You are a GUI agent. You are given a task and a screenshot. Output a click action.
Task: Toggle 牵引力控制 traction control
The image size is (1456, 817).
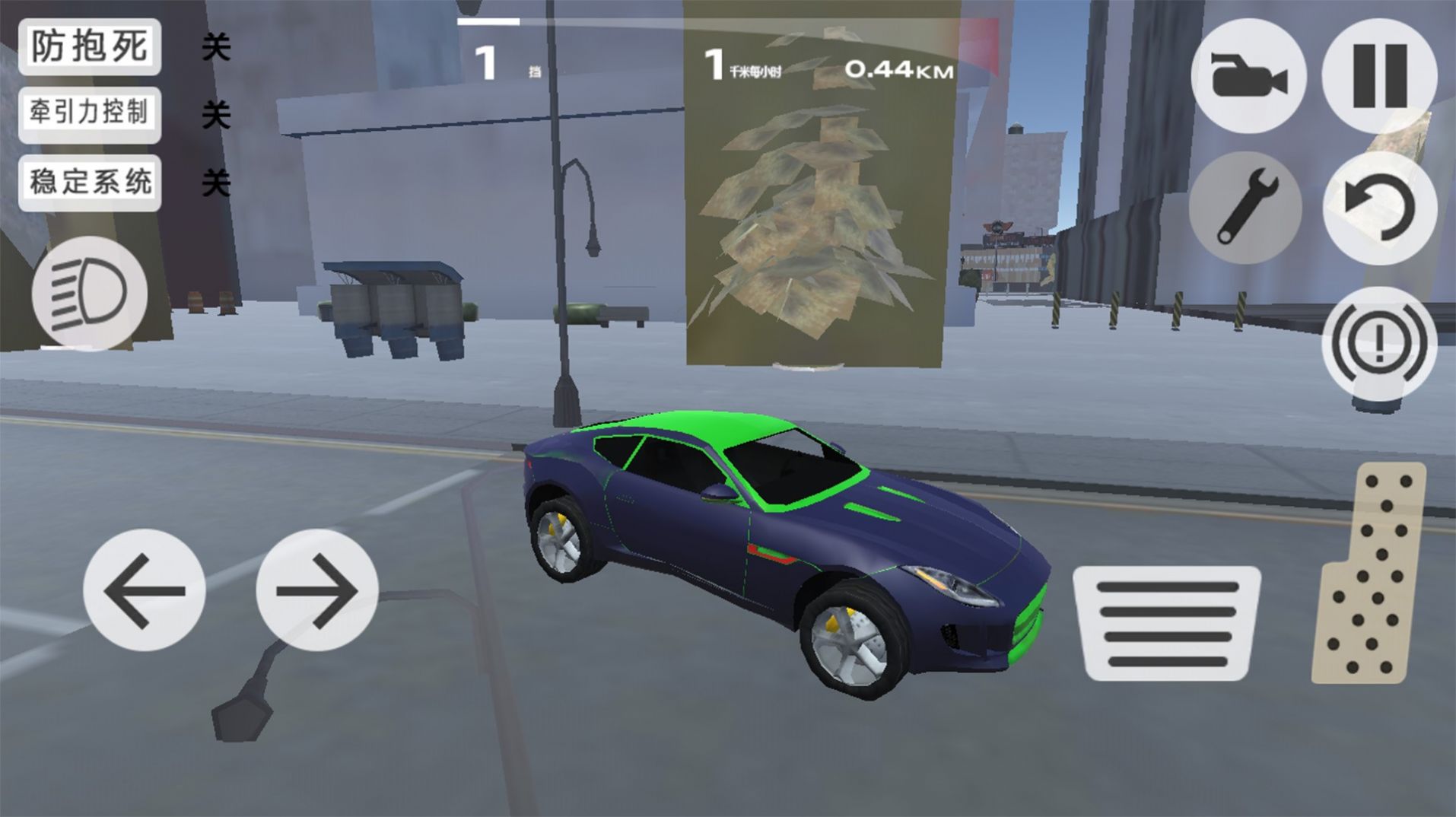tap(90, 114)
